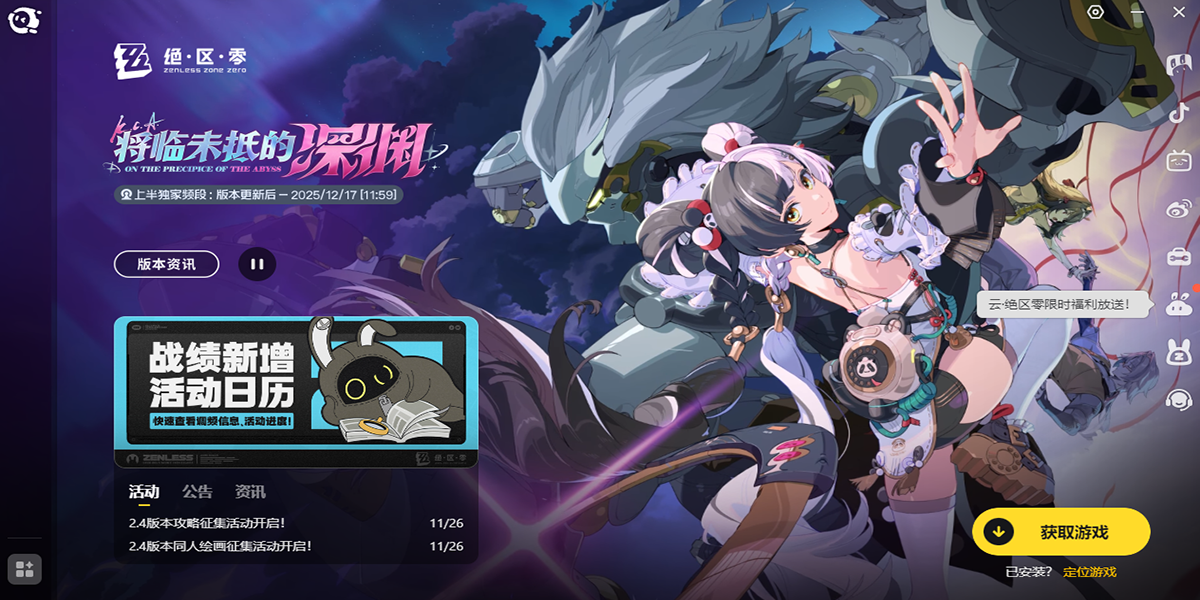Open the Bilibili TV social icon
Viewport: 1200px width, 600px height.
click(x=1178, y=160)
